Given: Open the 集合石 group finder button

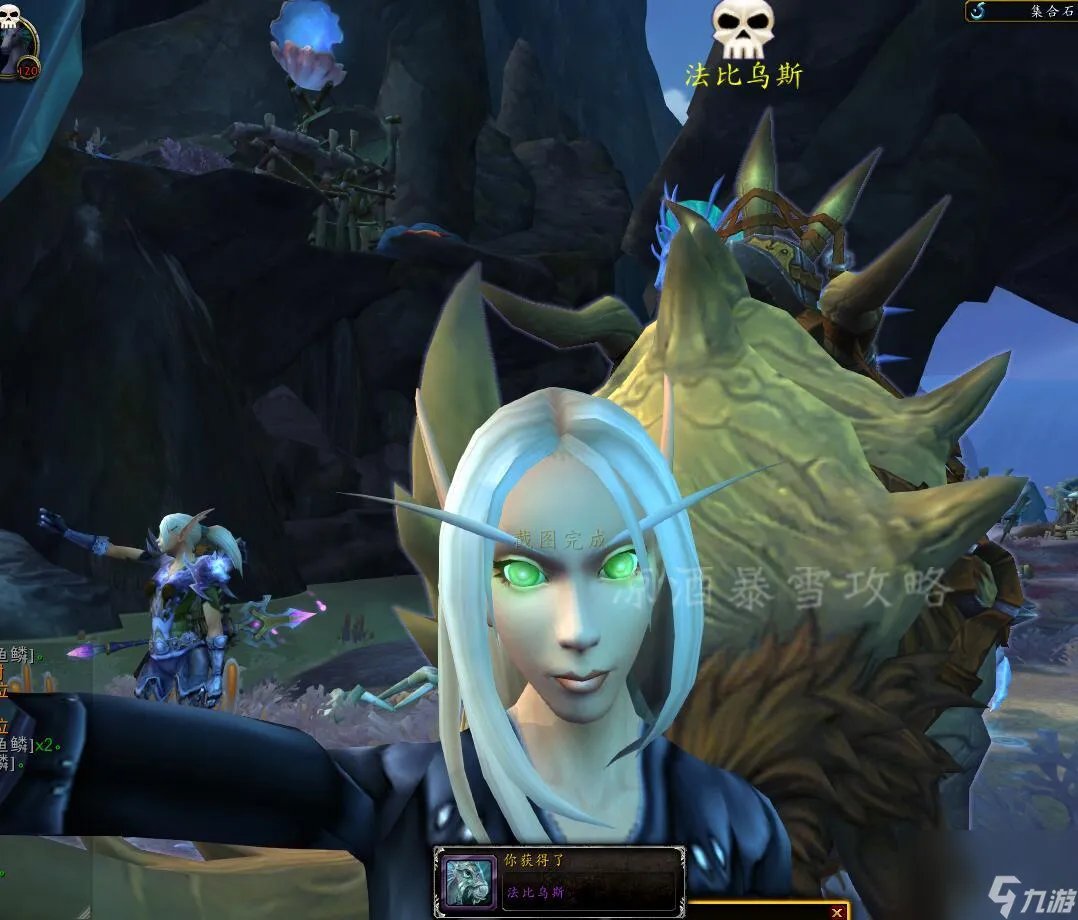Looking at the screenshot, I should 1020,11.
